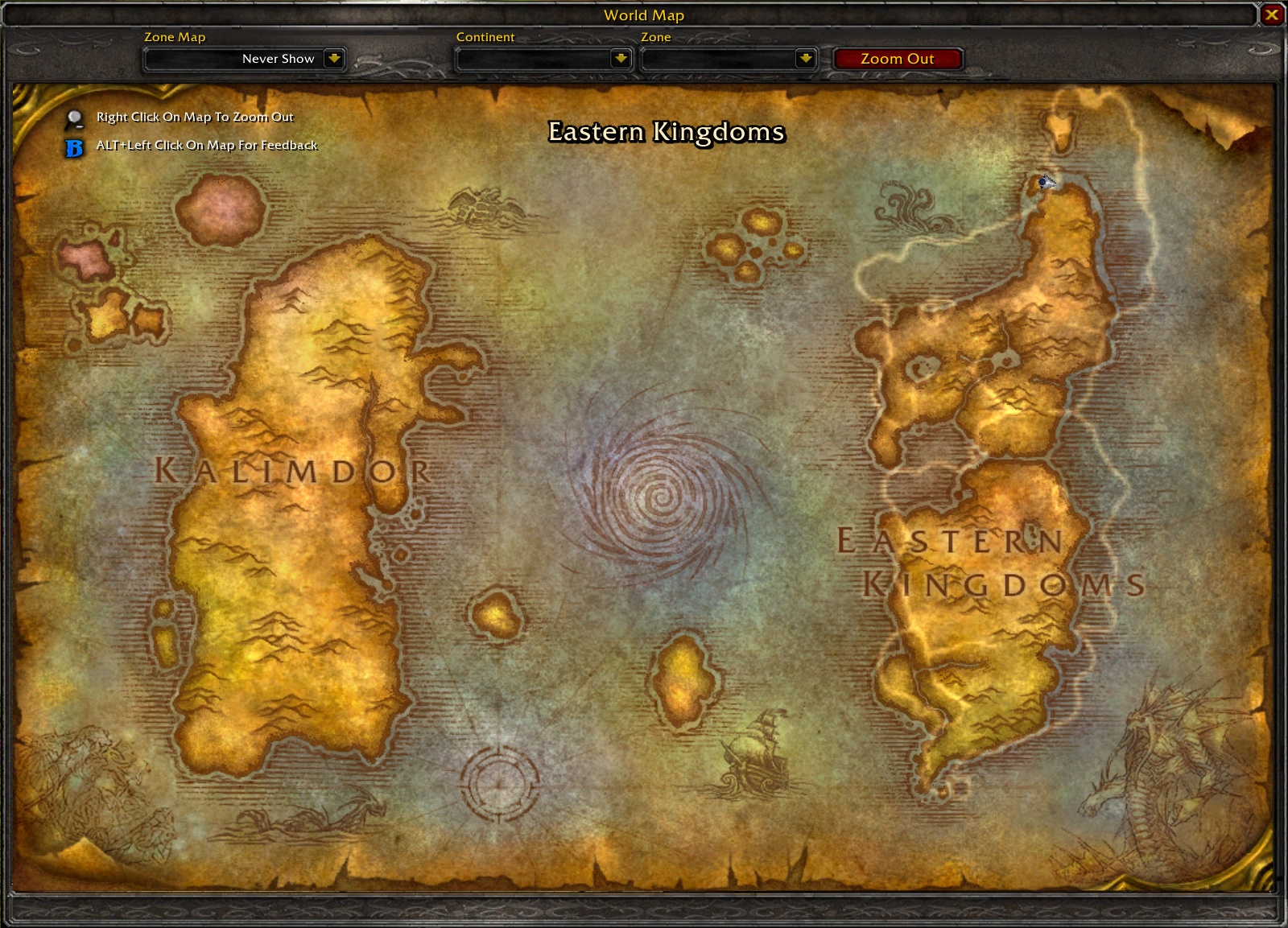Image resolution: width=1288 pixels, height=928 pixels.
Task: Click the blue "B" feedback icon
Action: (x=73, y=146)
